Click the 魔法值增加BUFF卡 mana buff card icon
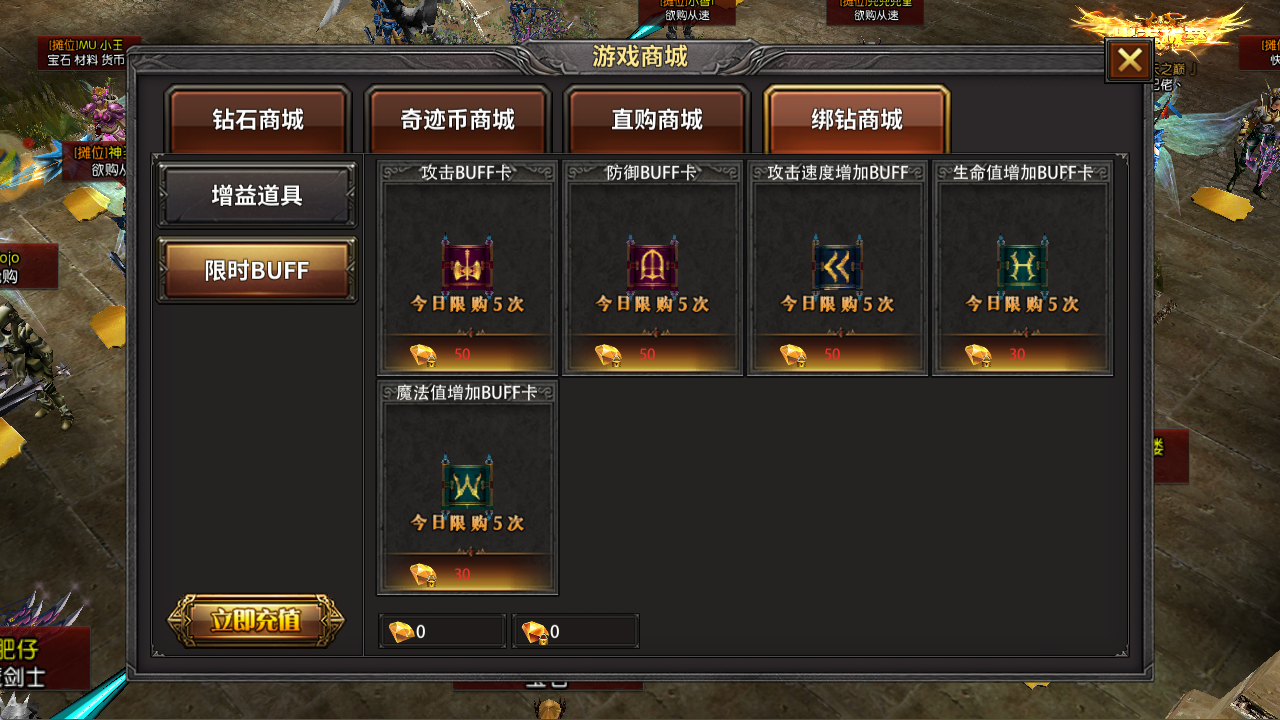Image resolution: width=1280 pixels, height=720 pixels. 466,487
